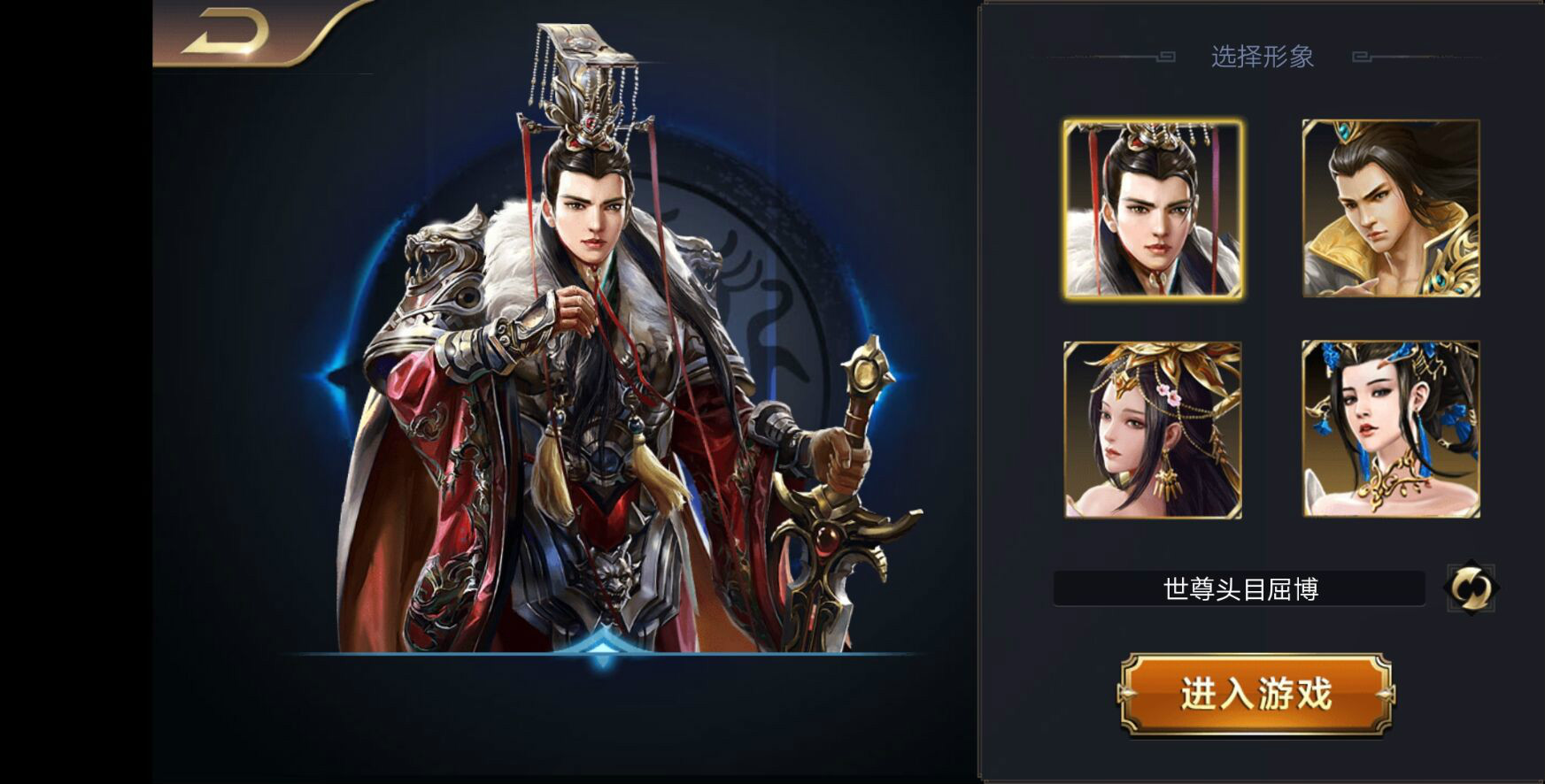
Task: Randomize the character name
Action: click(x=1471, y=588)
